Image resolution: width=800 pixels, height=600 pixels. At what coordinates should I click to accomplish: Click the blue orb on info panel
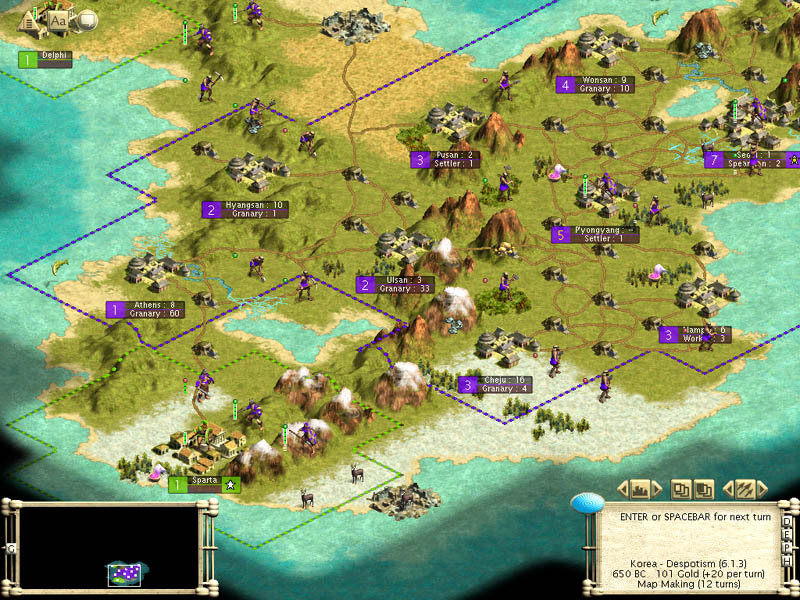pyautogui.click(x=587, y=503)
